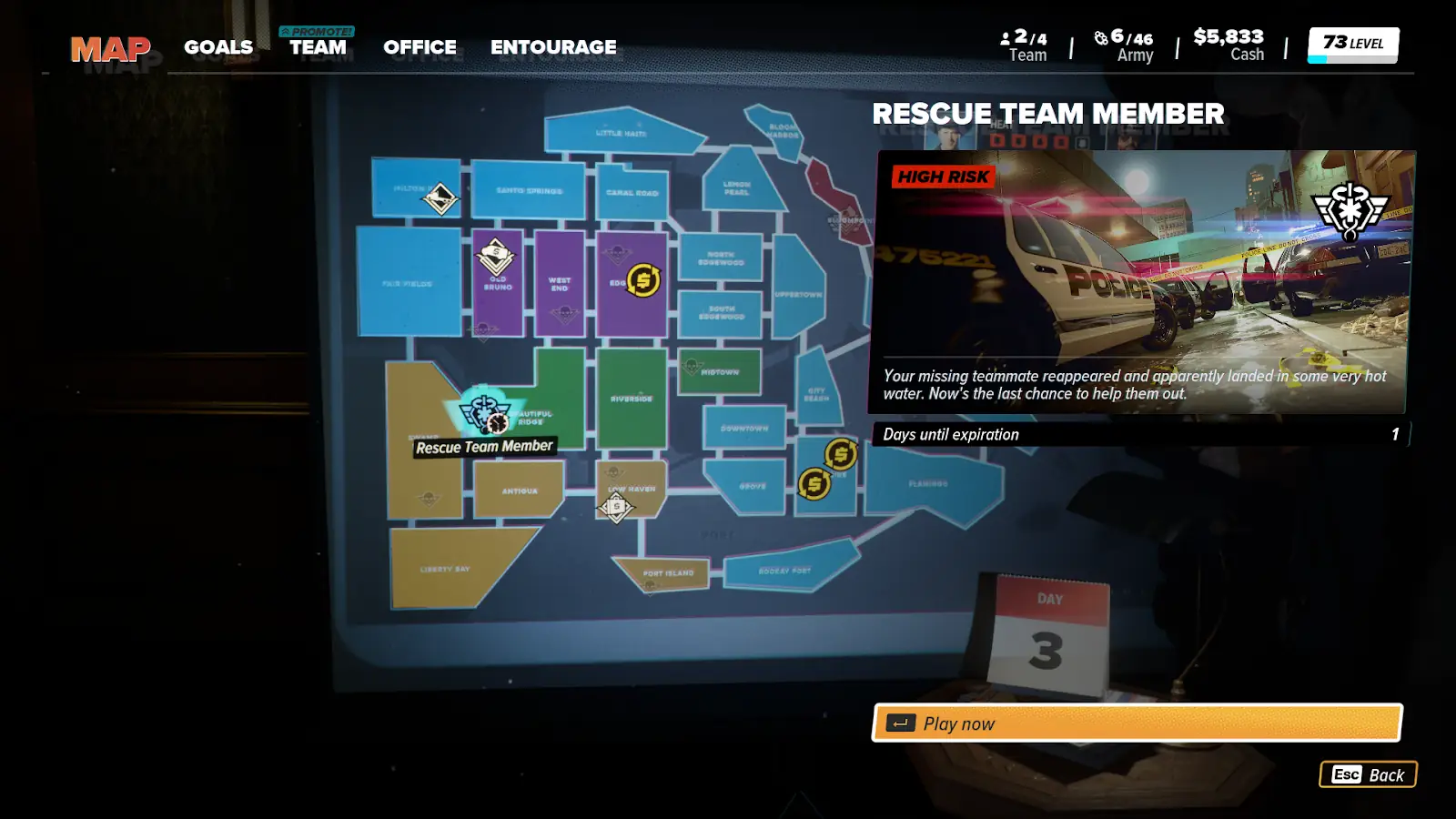Start the mission with Play now
The width and height of the screenshot is (1456, 819).
[x=1137, y=723]
